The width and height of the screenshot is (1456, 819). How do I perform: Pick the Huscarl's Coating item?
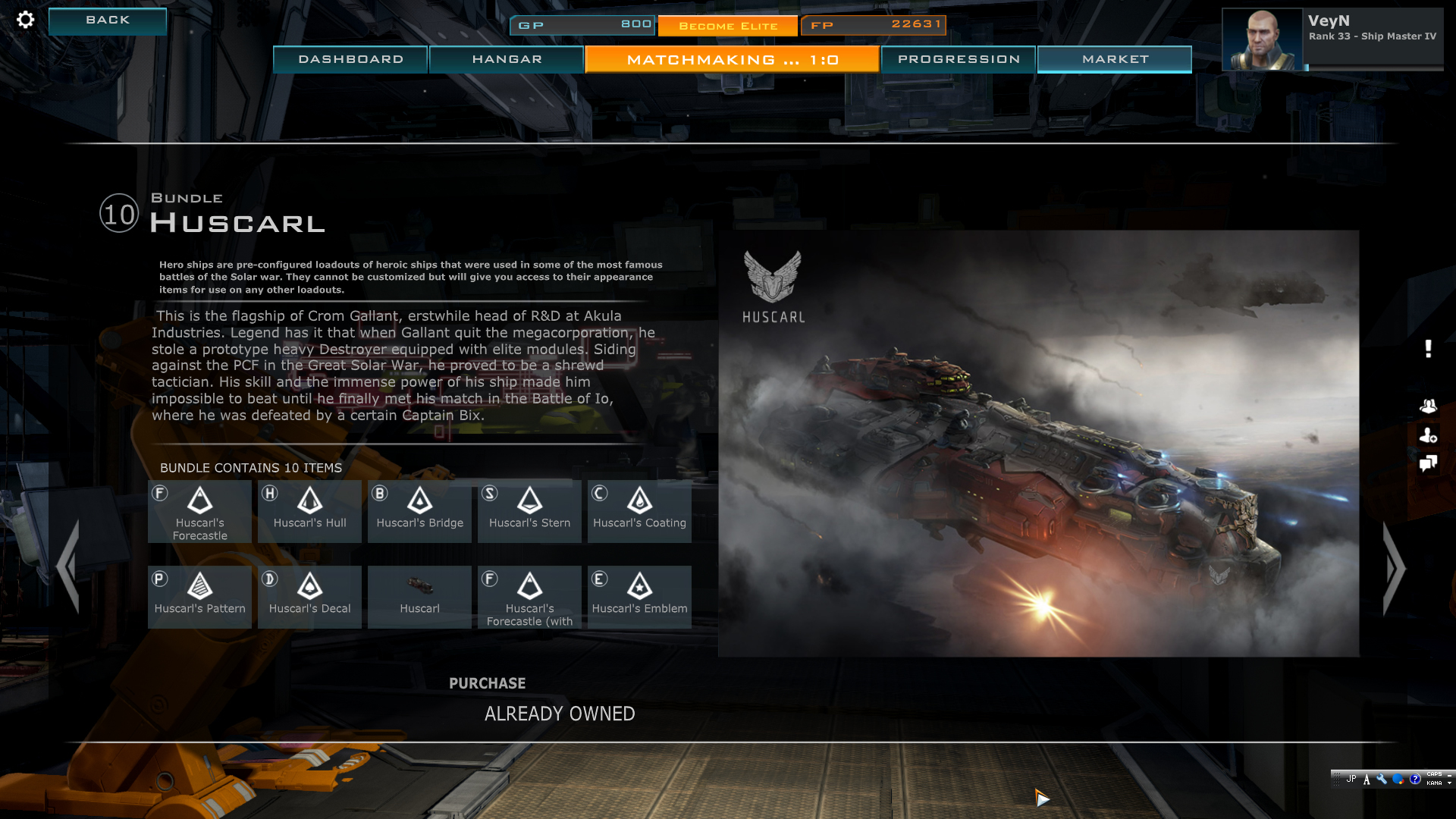639,510
